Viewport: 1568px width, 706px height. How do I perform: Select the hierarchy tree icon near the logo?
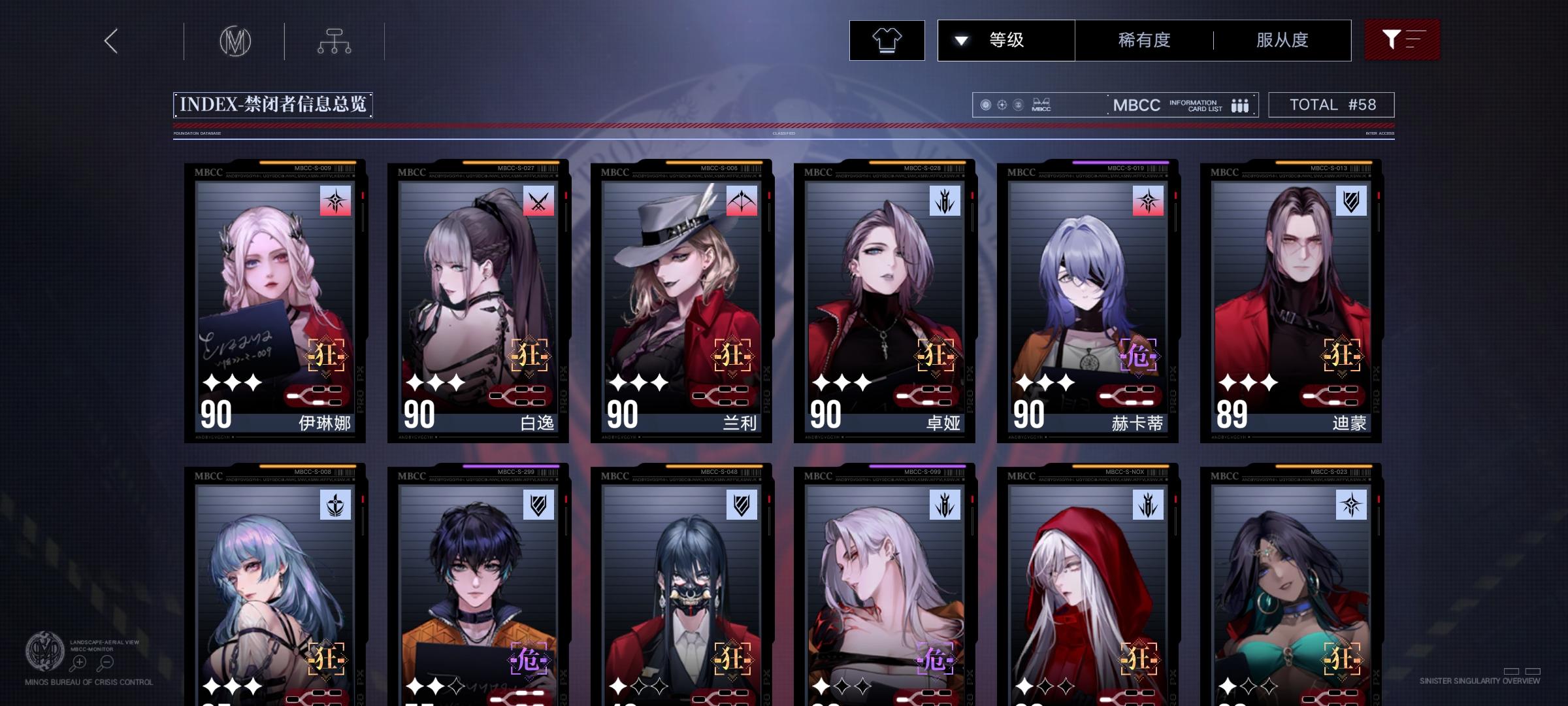[x=335, y=40]
